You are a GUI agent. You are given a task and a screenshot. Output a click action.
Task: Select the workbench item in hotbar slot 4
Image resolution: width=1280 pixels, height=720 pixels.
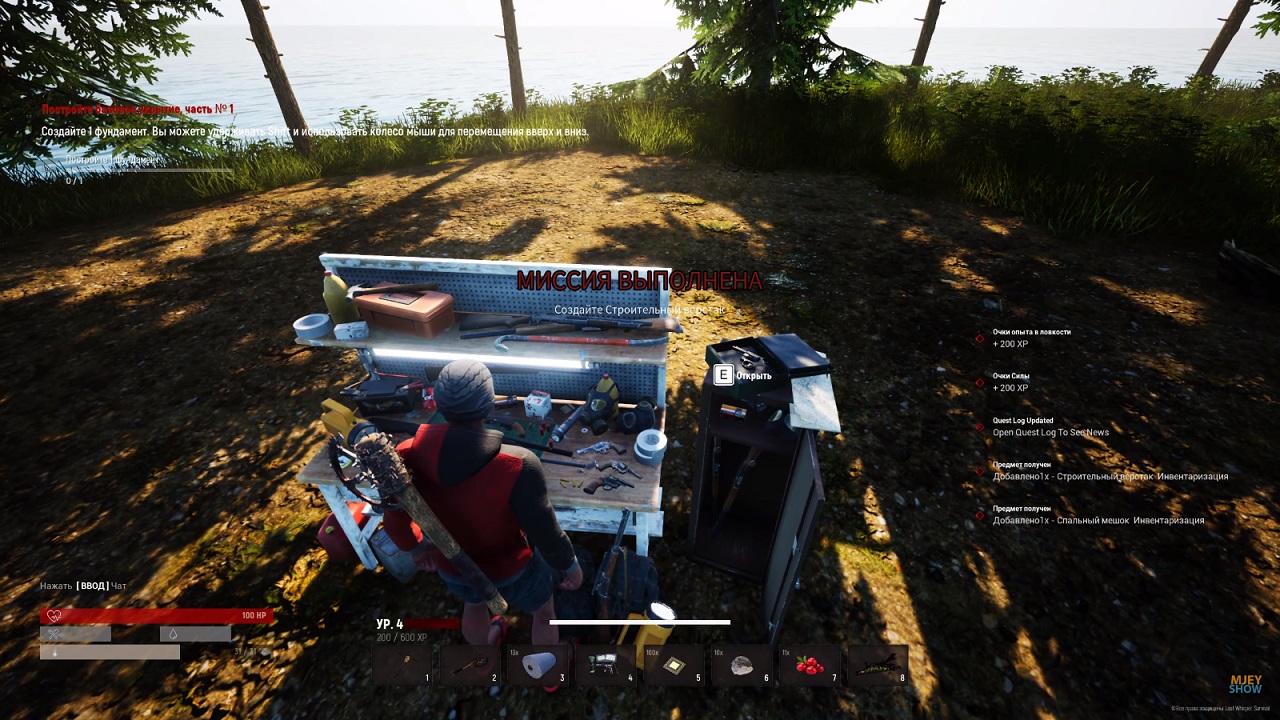[606, 665]
